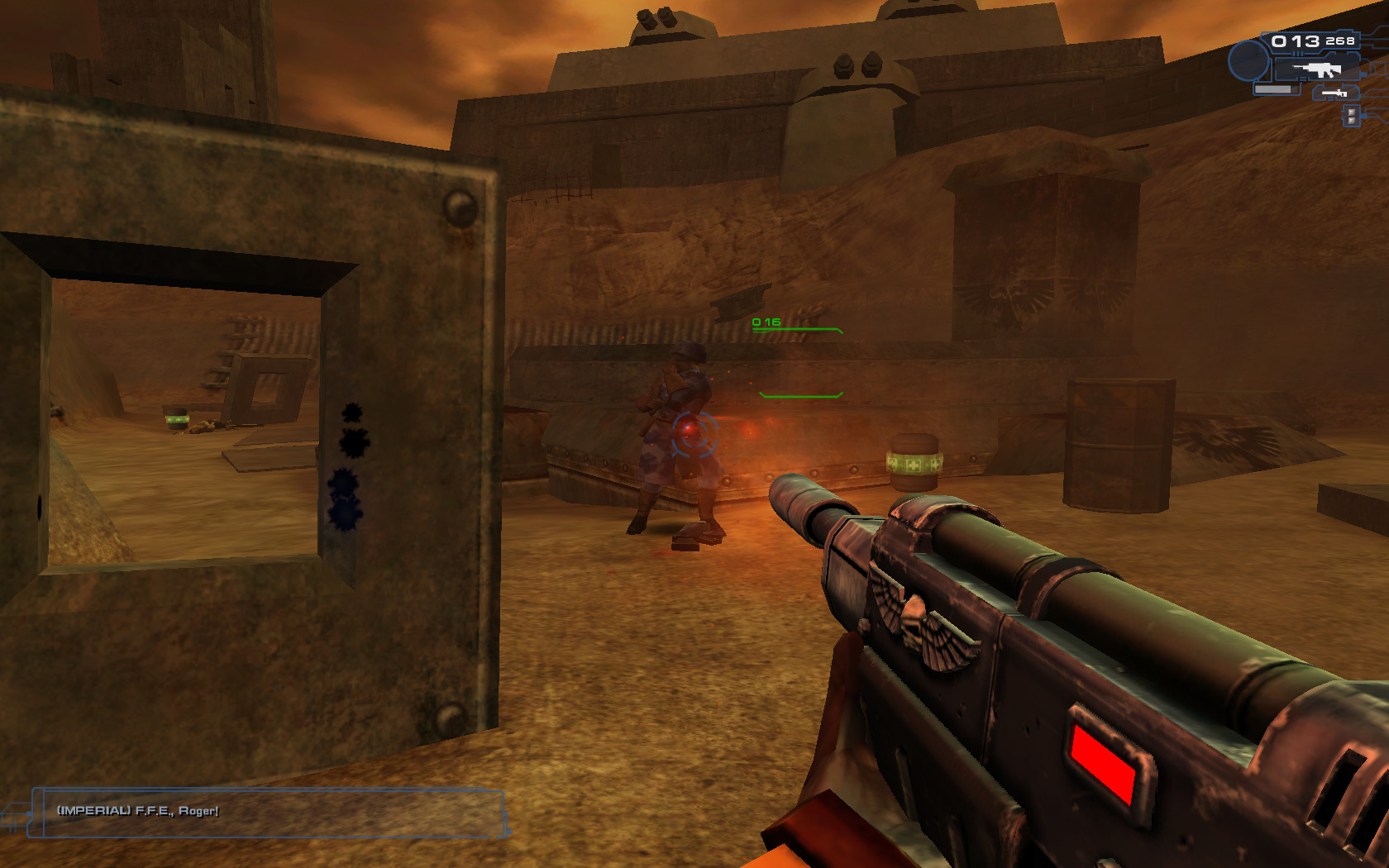Select the lower grenade slot icon
Image resolution: width=1389 pixels, height=868 pixels.
point(1351,120)
